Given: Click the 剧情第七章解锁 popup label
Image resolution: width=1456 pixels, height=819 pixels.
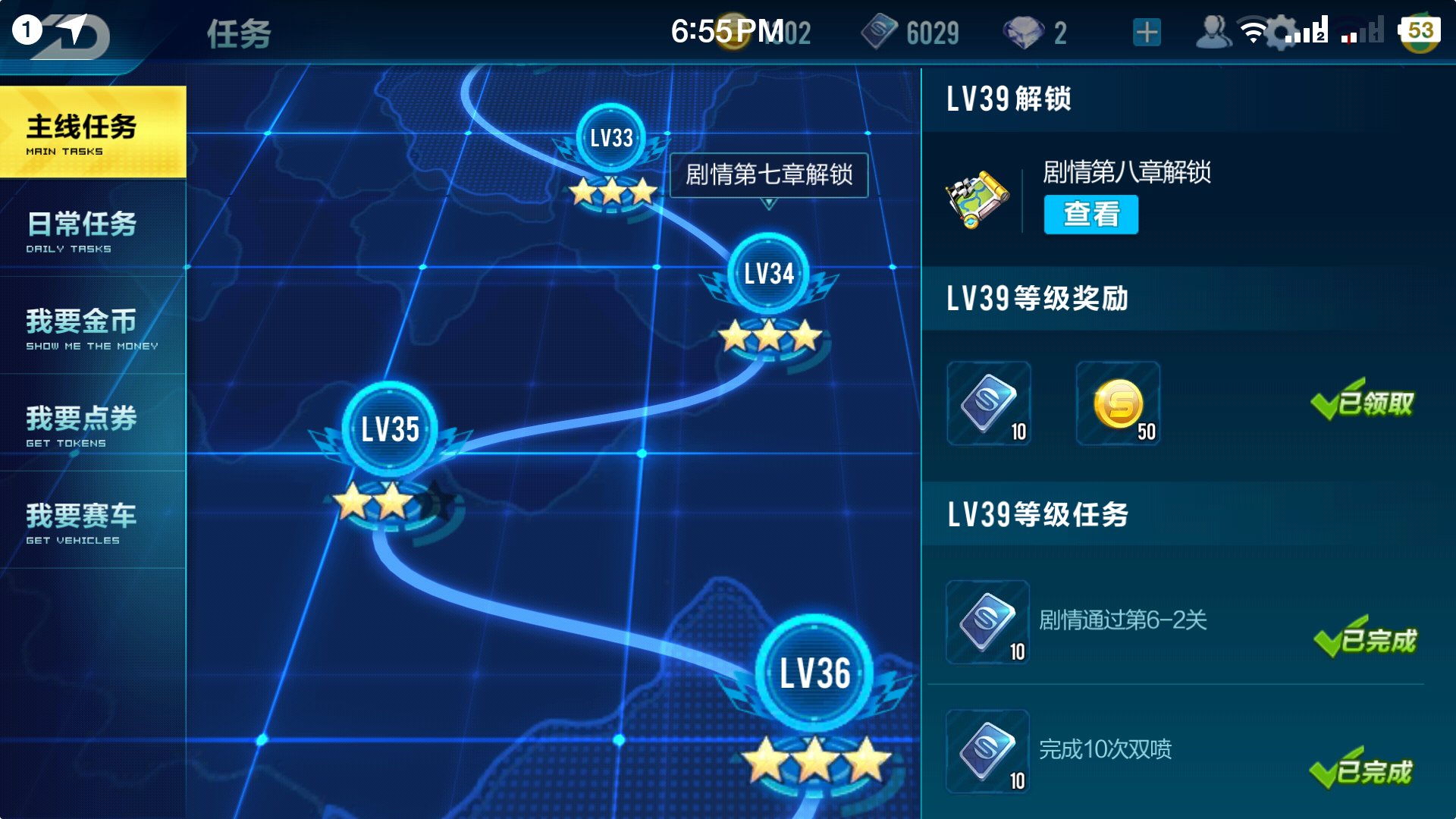Looking at the screenshot, I should (767, 176).
